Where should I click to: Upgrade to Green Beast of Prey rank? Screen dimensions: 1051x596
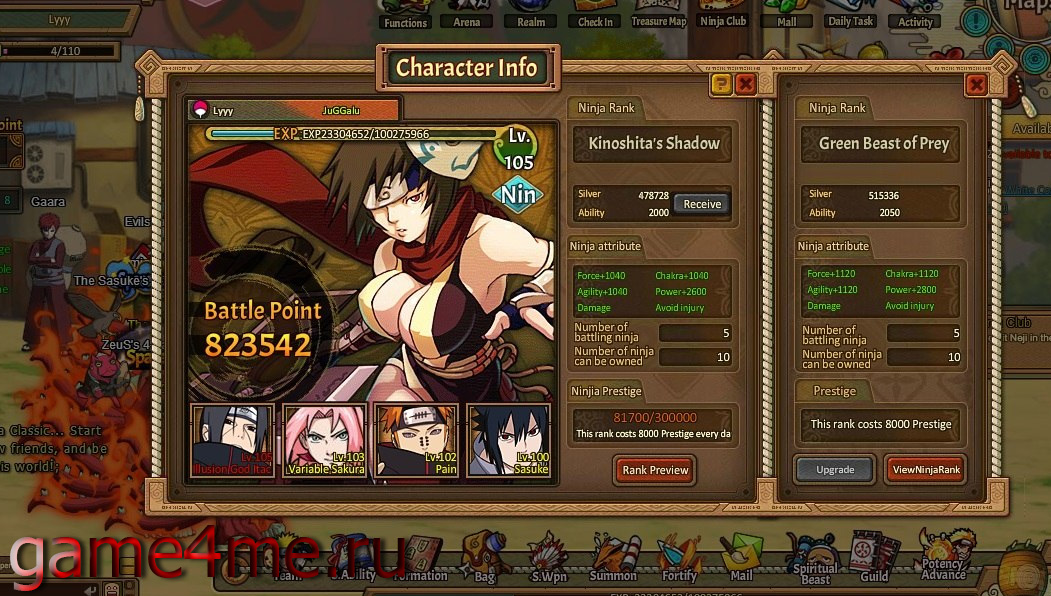[835, 470]
